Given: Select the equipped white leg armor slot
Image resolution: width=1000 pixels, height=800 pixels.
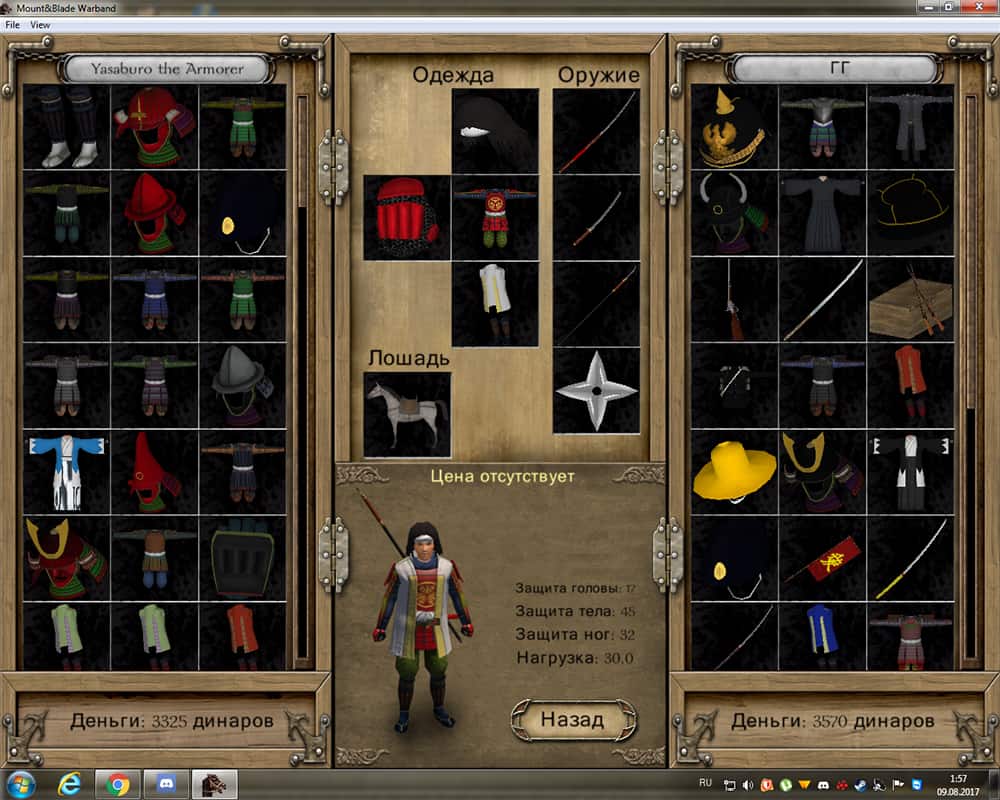Looking at the screenshot, I should (495, 304).
